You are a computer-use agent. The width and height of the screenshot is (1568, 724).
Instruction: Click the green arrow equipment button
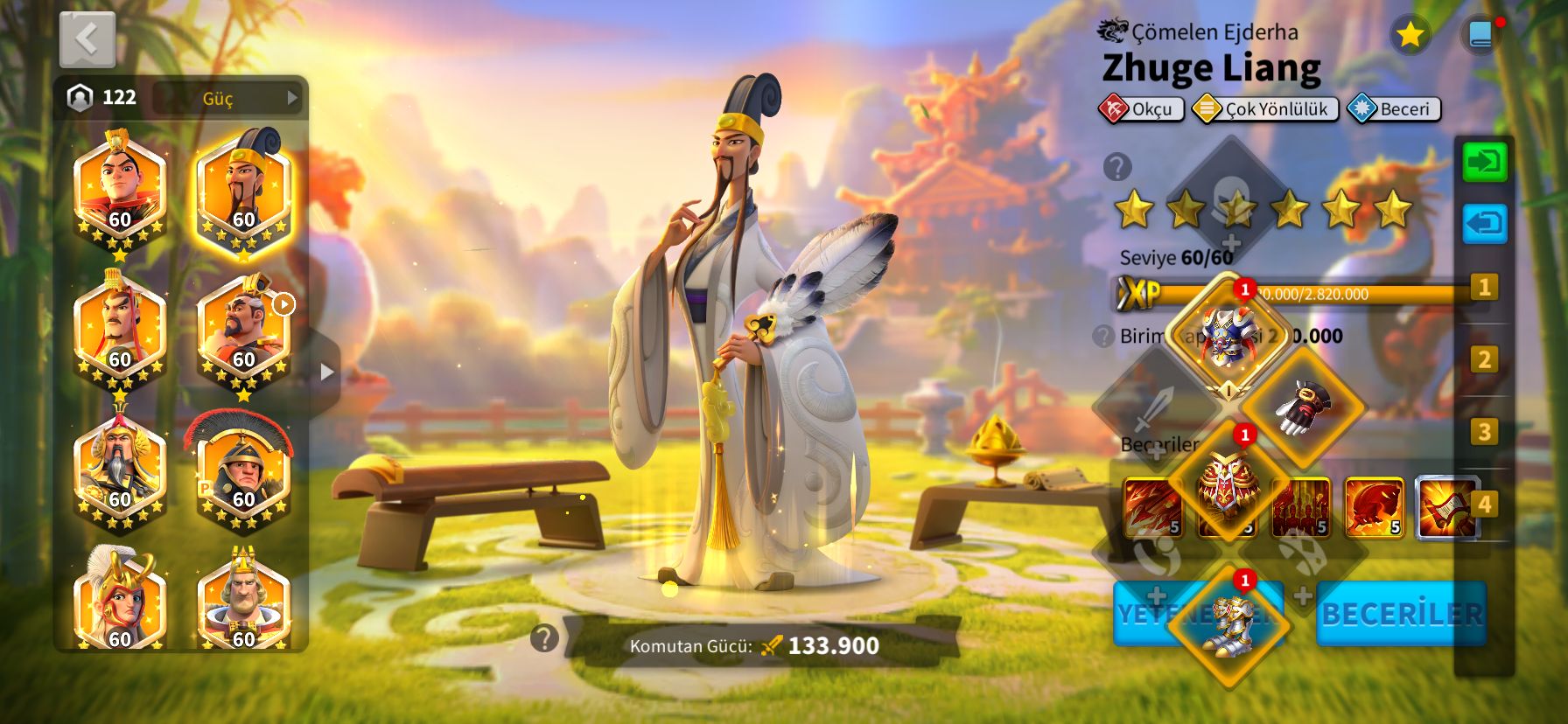1485,163
